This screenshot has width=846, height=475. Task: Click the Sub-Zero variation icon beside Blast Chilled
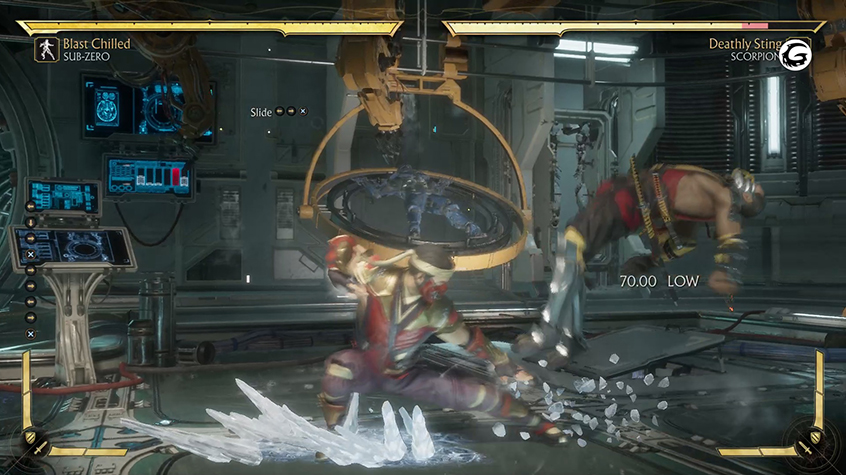coord(46,50)
